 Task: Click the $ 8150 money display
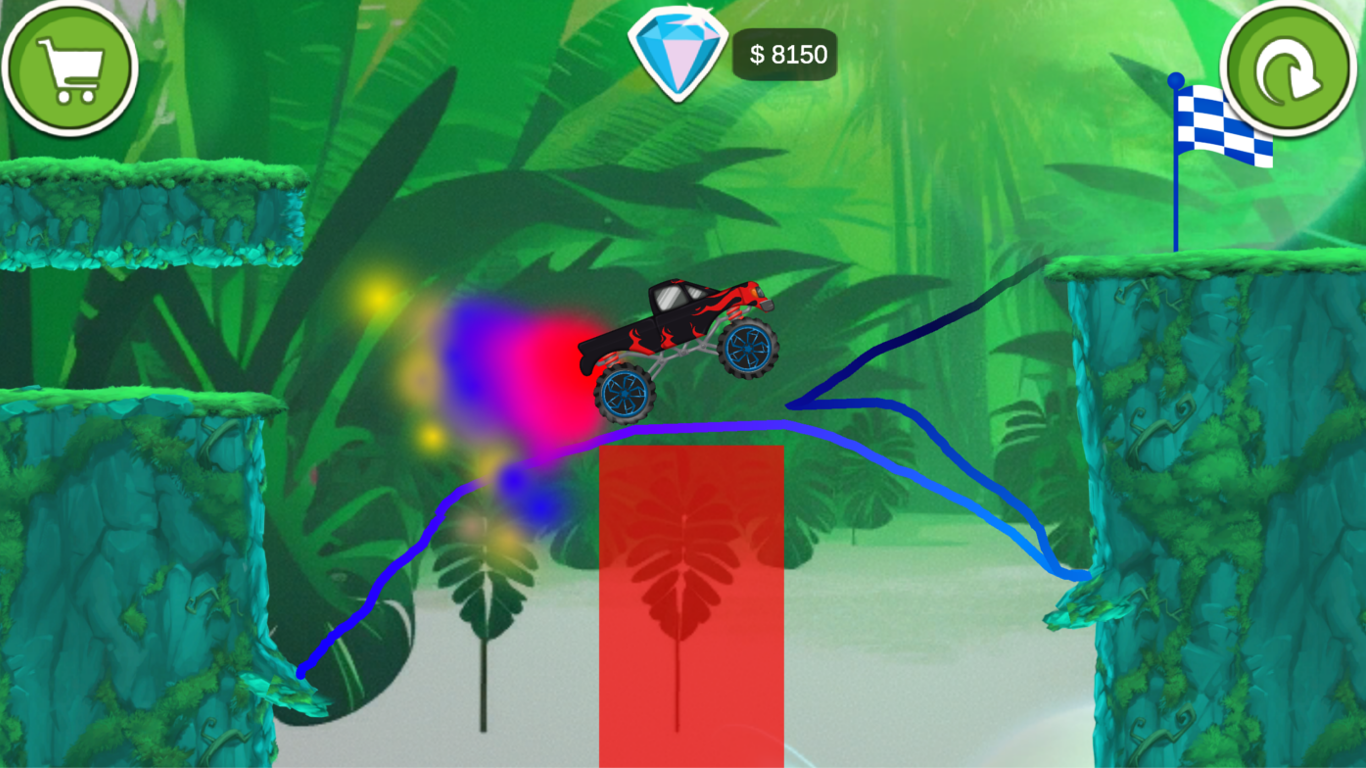pyautogui.click(x=784, y=55)
